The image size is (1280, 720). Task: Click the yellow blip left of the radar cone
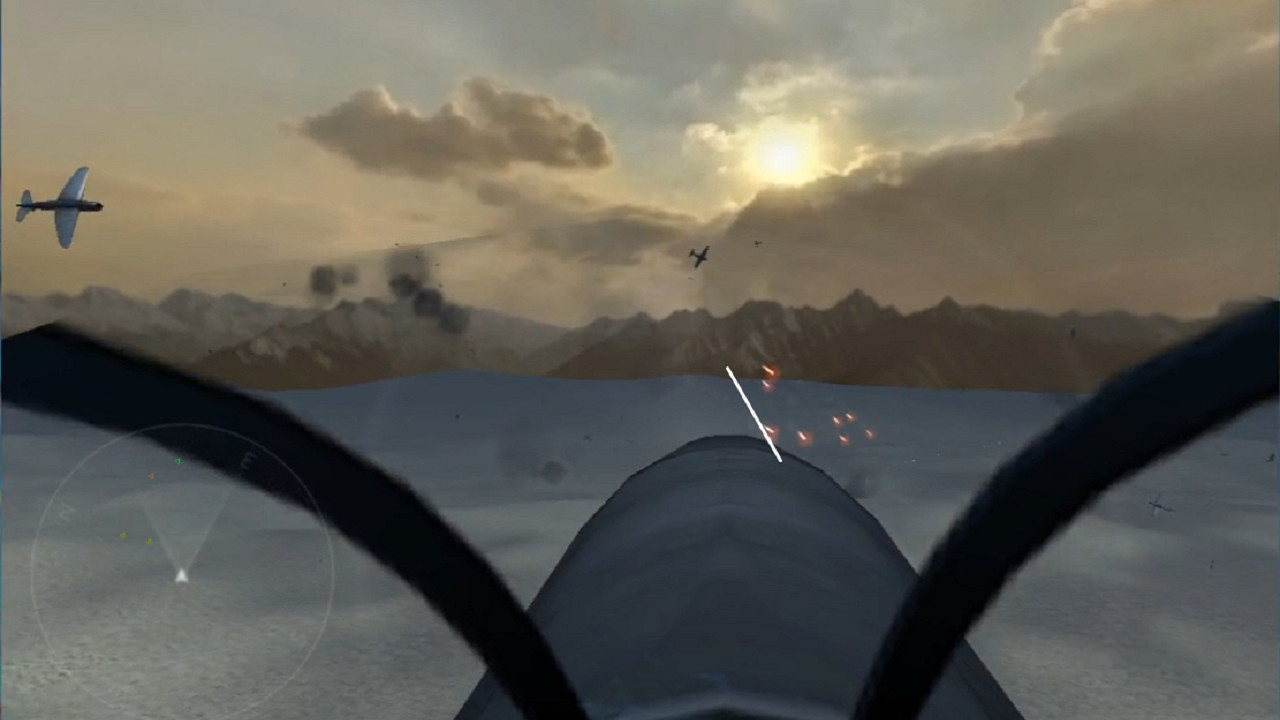pyautogui.click(x=124, y=535)
